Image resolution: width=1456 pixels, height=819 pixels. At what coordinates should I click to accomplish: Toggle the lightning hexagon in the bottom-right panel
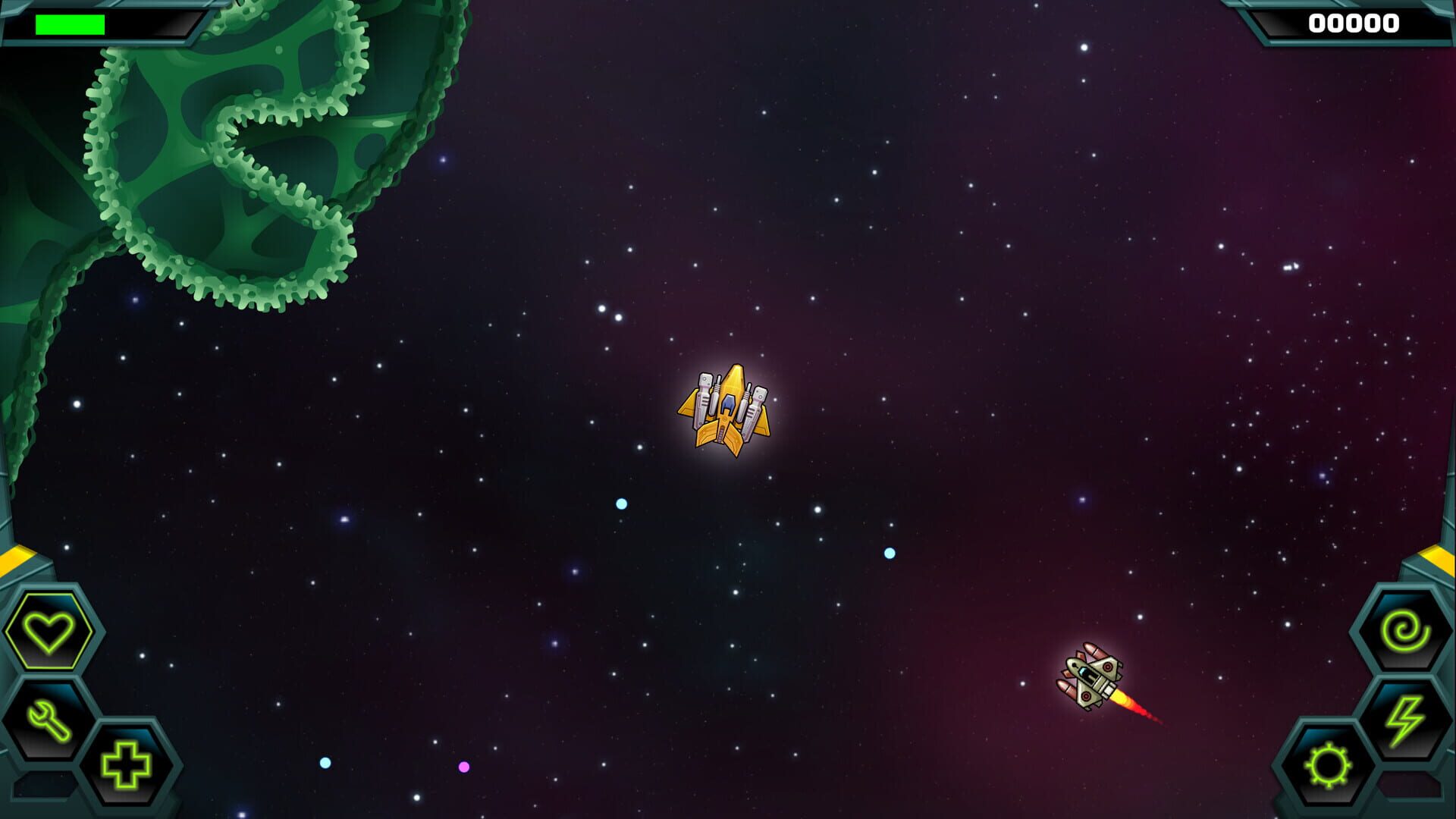click(x=1404, y=718)
